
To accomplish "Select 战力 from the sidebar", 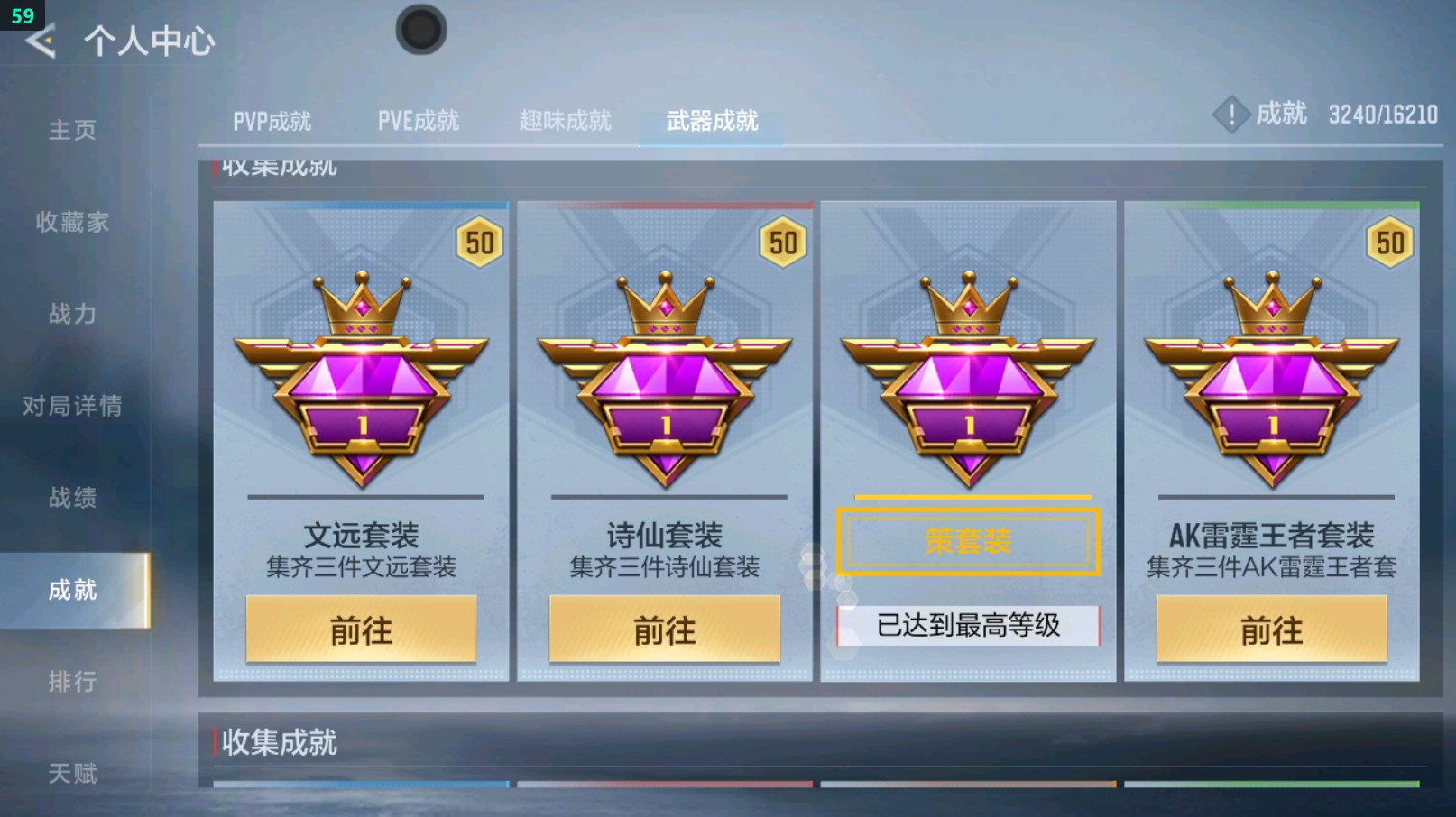I will coord(70,315).
